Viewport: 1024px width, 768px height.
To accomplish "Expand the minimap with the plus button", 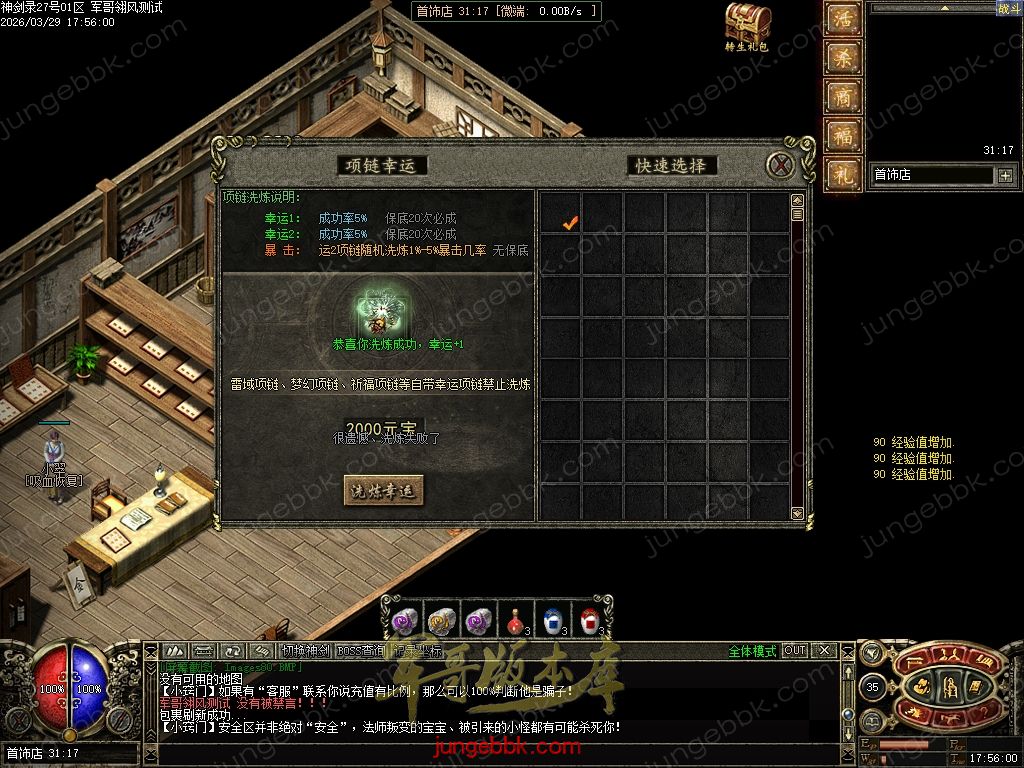I will click(x=1005, y=176).
